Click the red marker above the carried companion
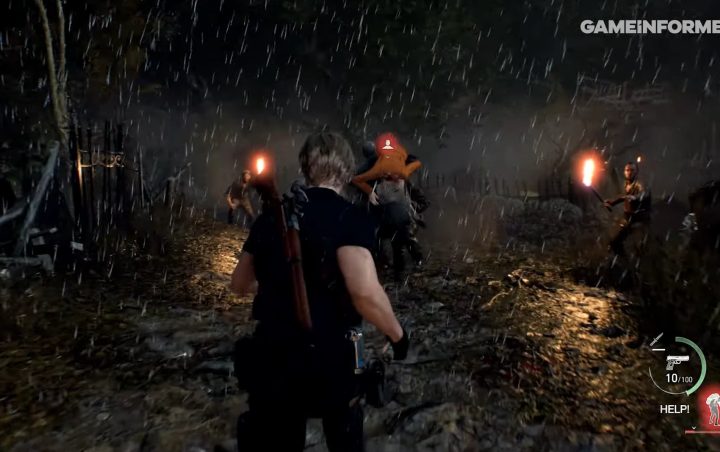The image size is (720, 452). pyautogui.click(x=387, y=145)
